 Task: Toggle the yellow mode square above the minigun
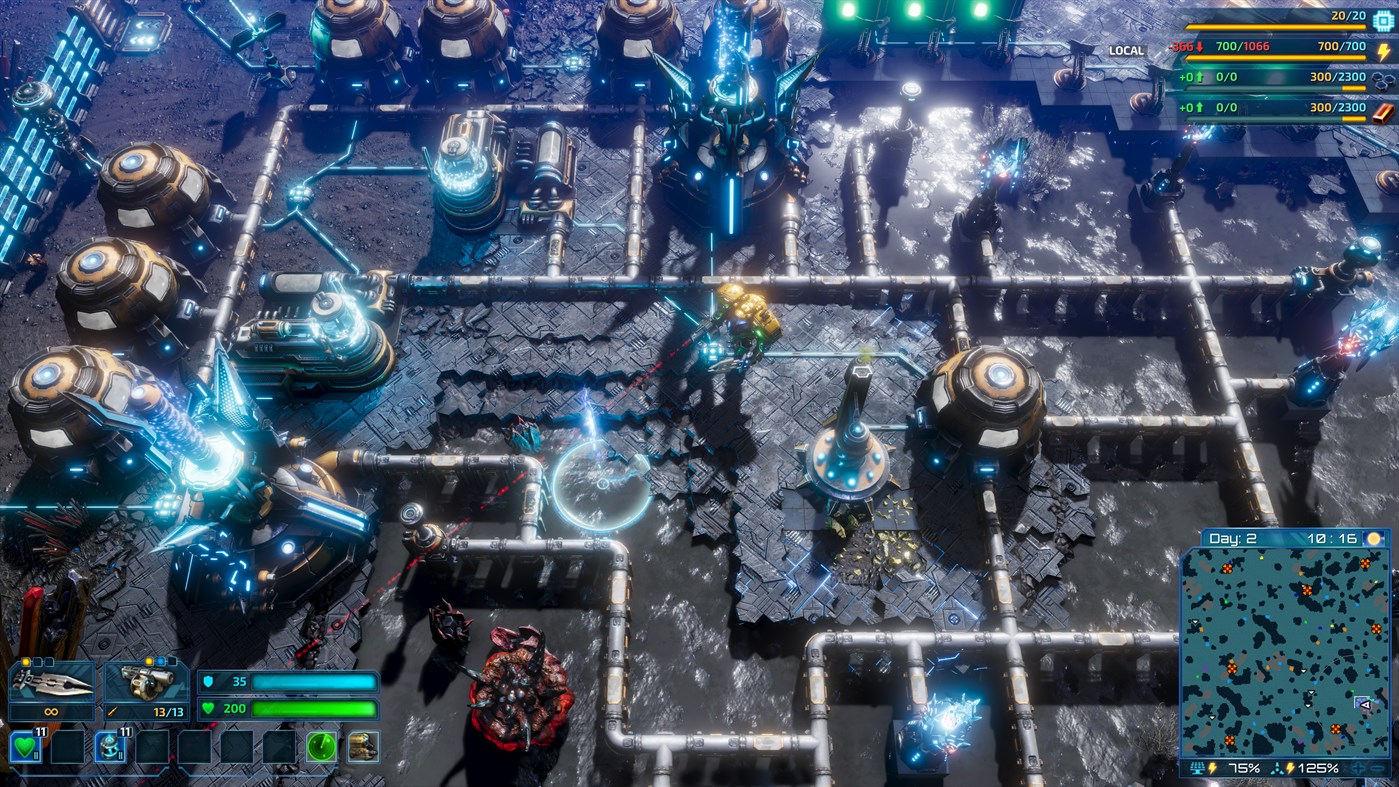(148, 660)
